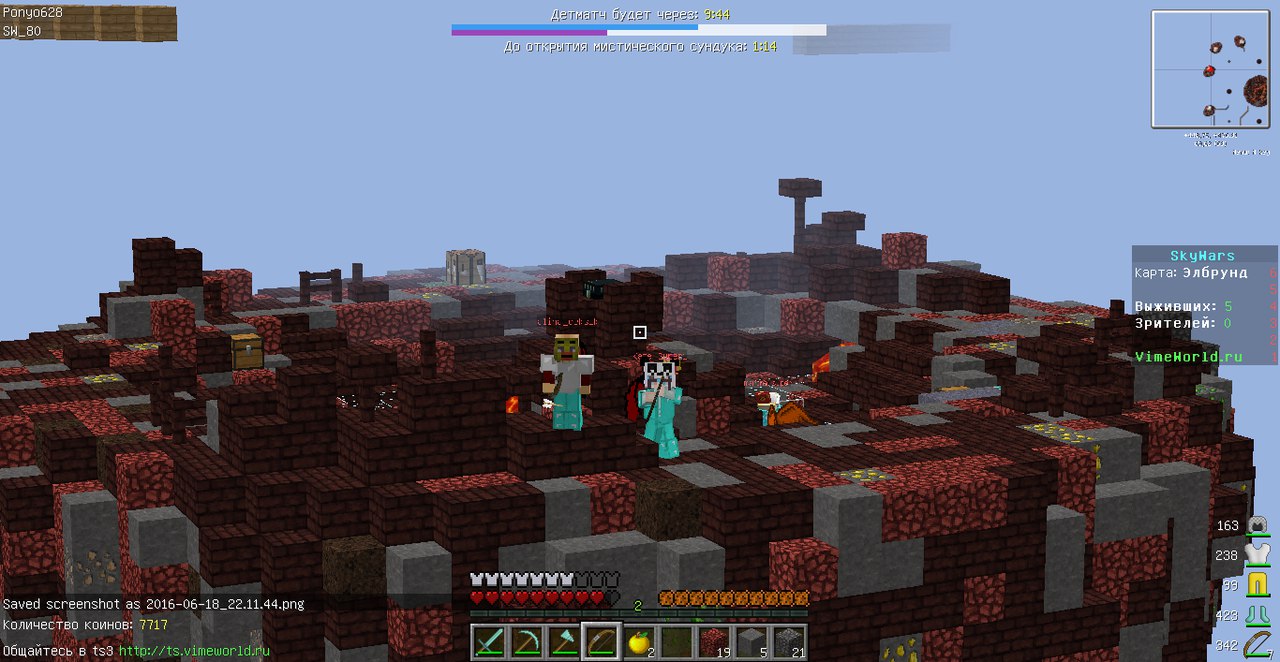This screenshot has height=662, width=1280.
Task: Click the minimap in the corner
Action: [1209, 69]
